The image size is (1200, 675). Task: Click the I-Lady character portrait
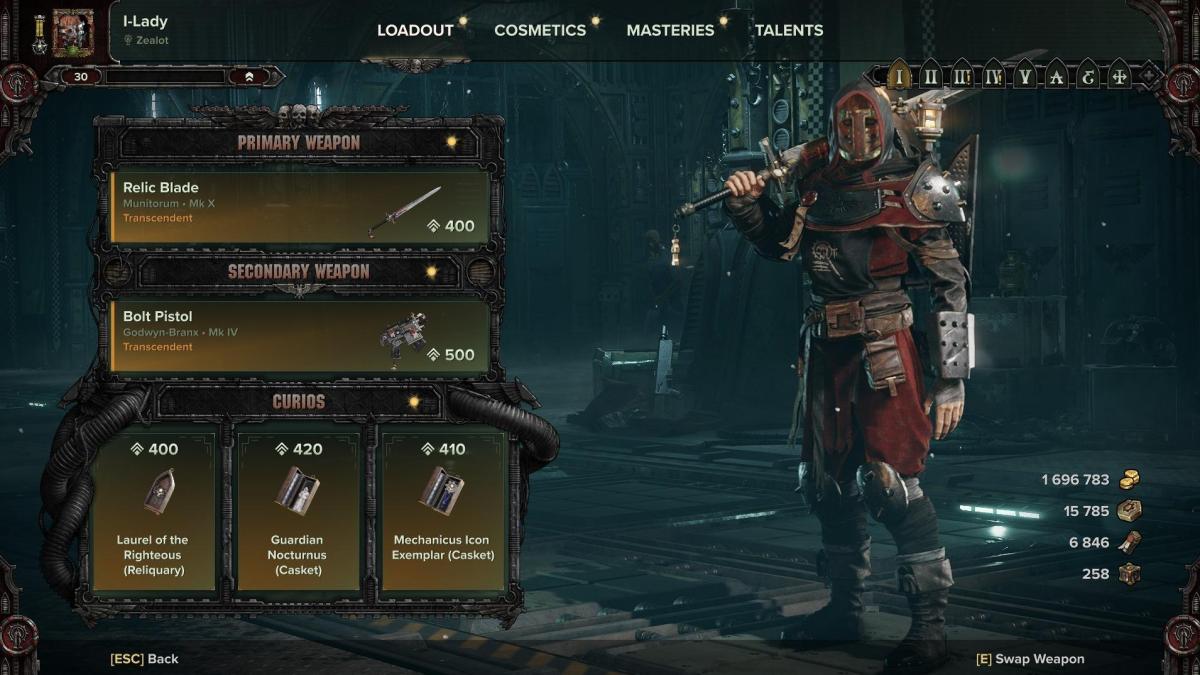click(73, 33)
